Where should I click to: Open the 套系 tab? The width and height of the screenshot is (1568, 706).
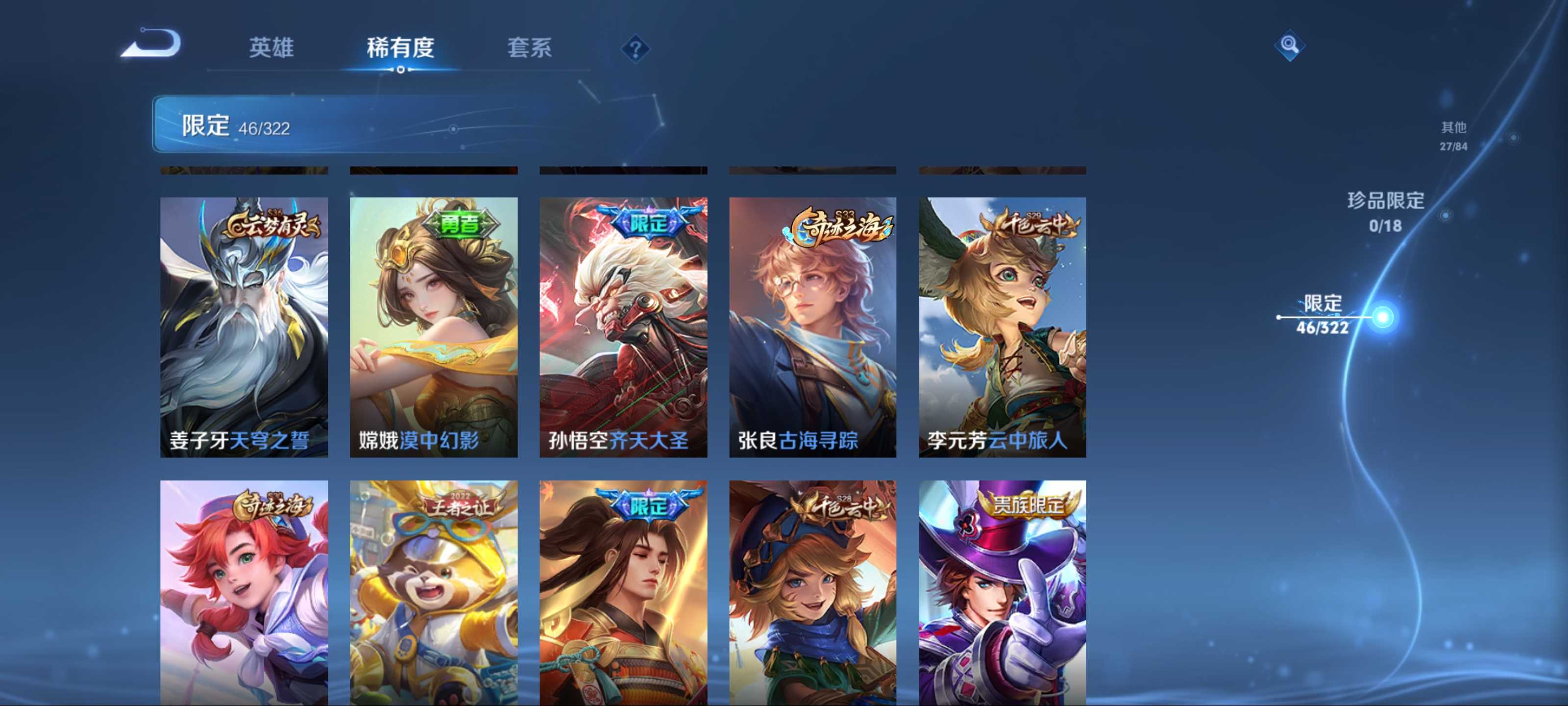point(529,48)
